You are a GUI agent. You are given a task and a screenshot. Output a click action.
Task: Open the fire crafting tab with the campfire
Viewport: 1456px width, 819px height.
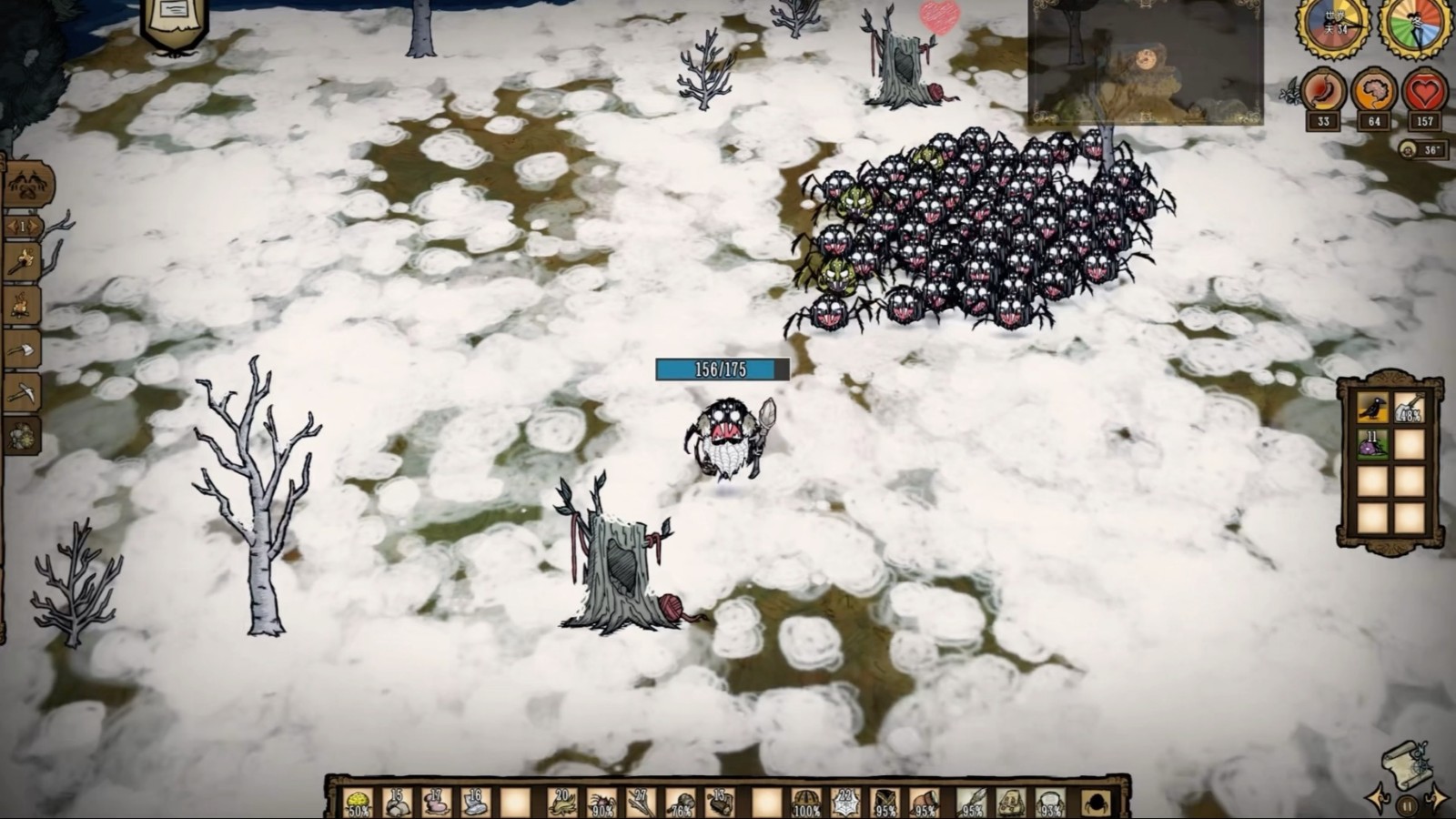tap(22, 307)
